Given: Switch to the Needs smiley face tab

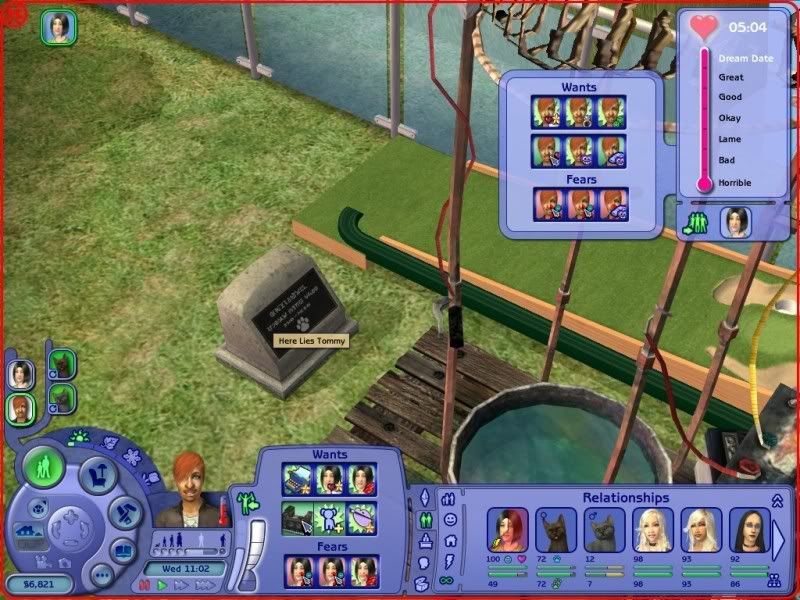Looking at the screenshot, I should point(450,519).
